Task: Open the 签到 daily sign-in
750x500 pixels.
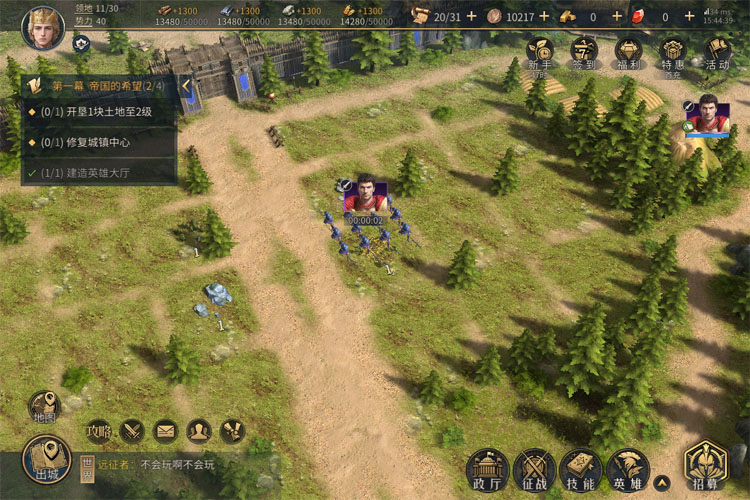Action: pos(584,53)
